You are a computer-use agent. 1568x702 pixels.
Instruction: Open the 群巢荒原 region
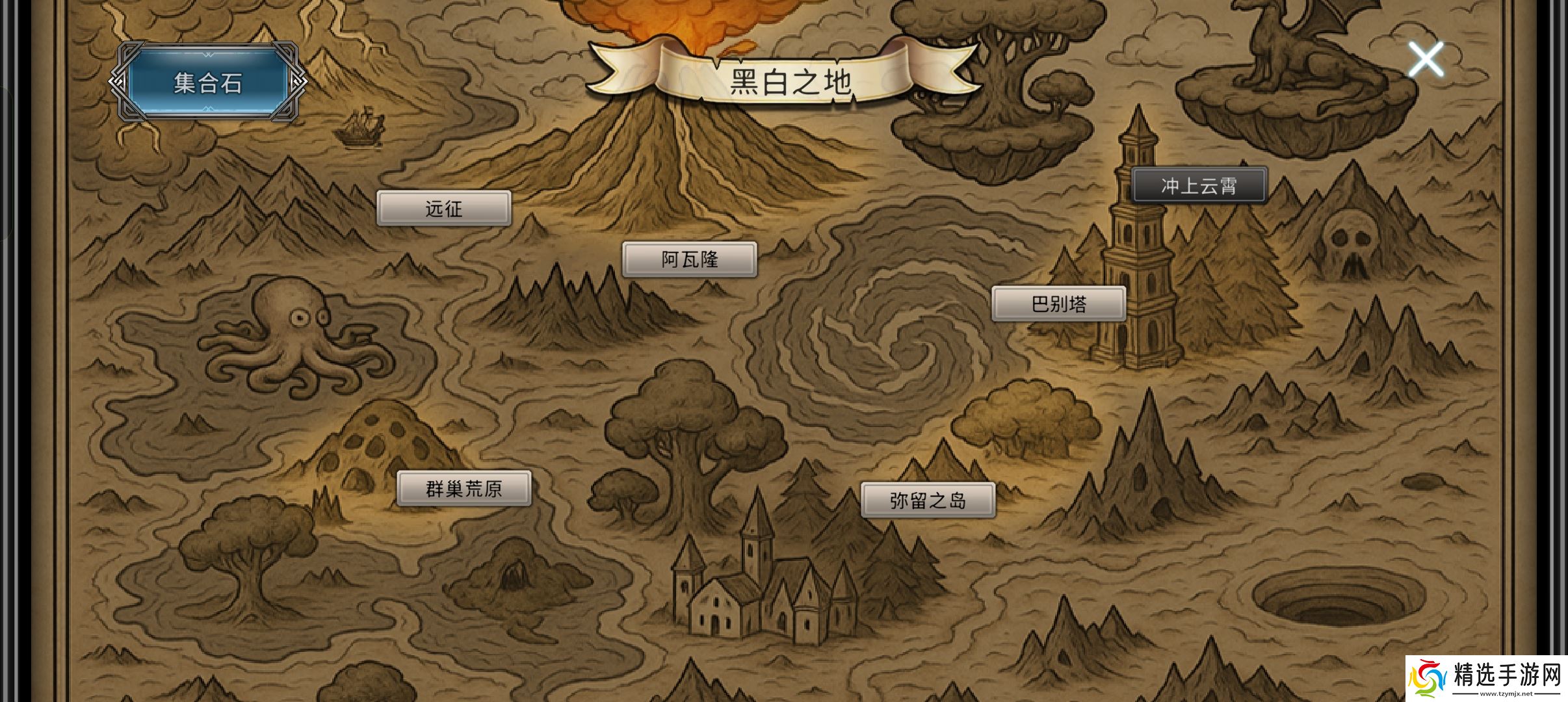click(464, 488)
